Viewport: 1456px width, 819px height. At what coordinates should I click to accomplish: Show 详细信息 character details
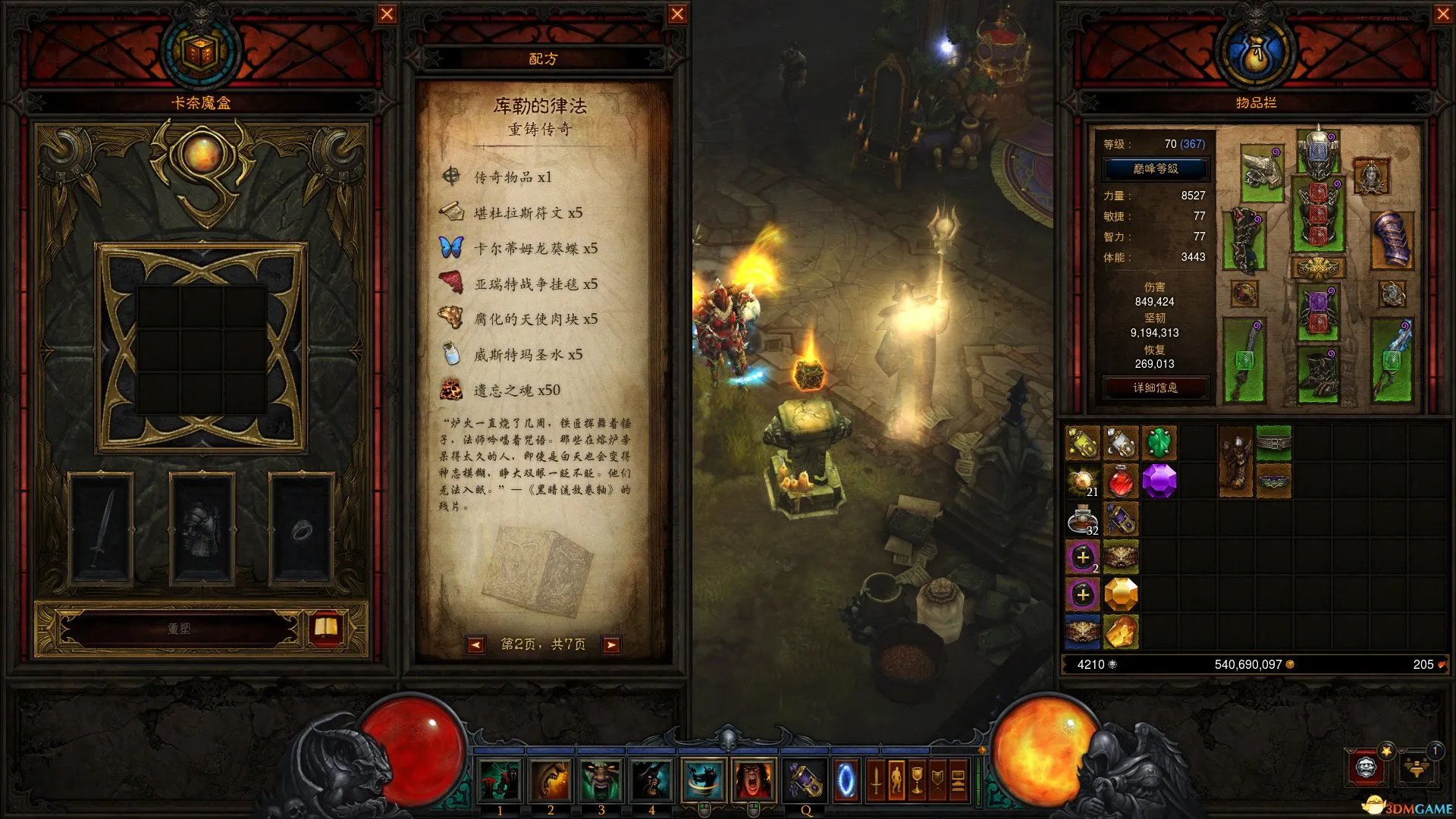point(1155,388)
